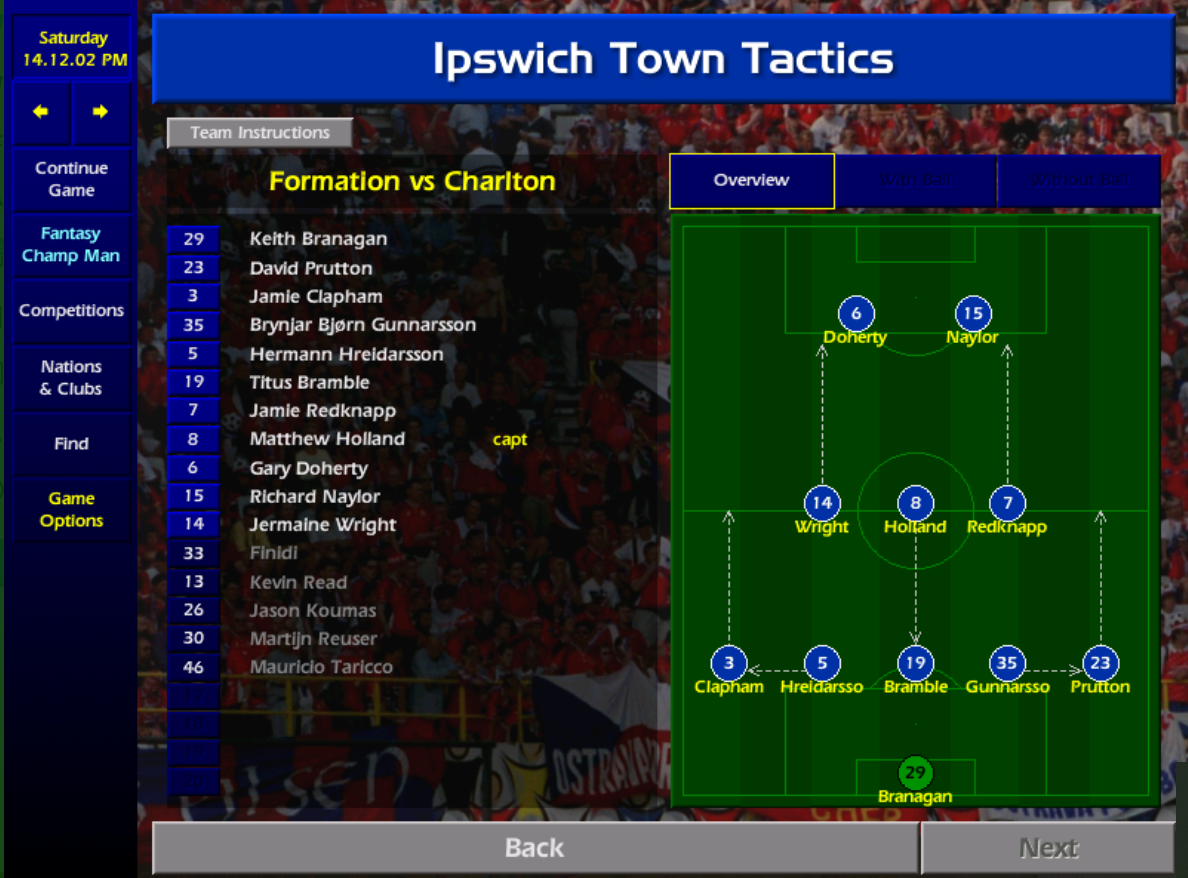Open the Find menu

click(x=71, y=444)
